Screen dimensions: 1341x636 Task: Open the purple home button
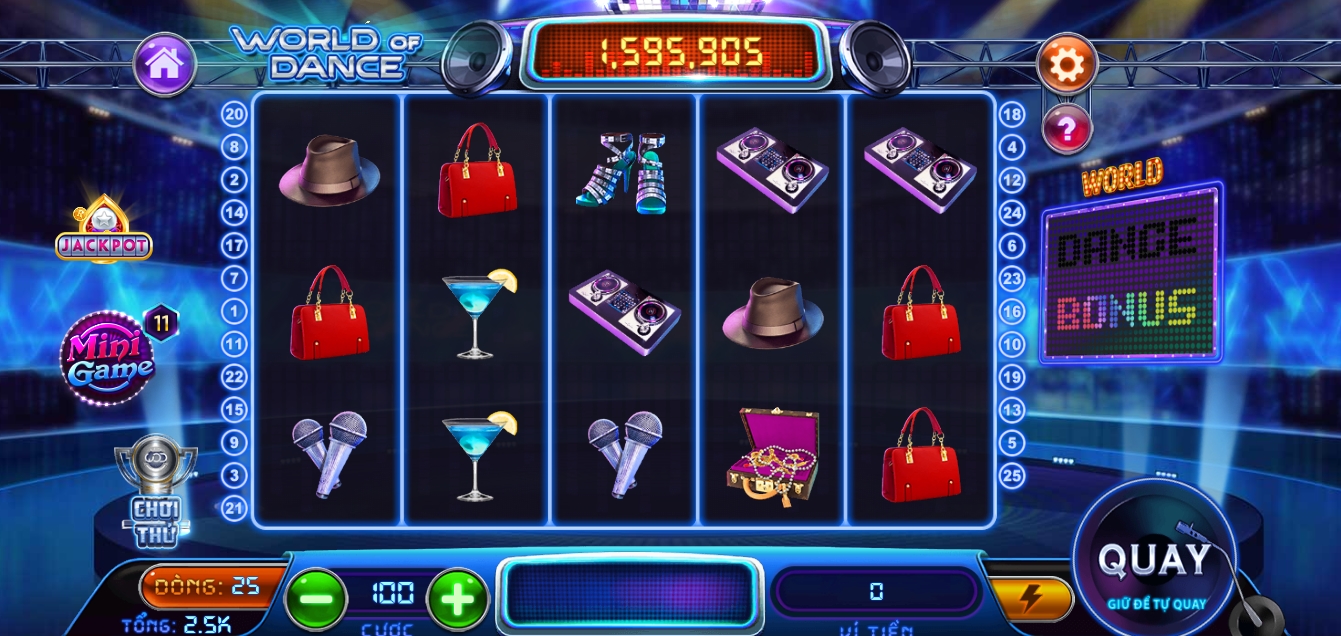pyautogui.click(x=165, y=65)
